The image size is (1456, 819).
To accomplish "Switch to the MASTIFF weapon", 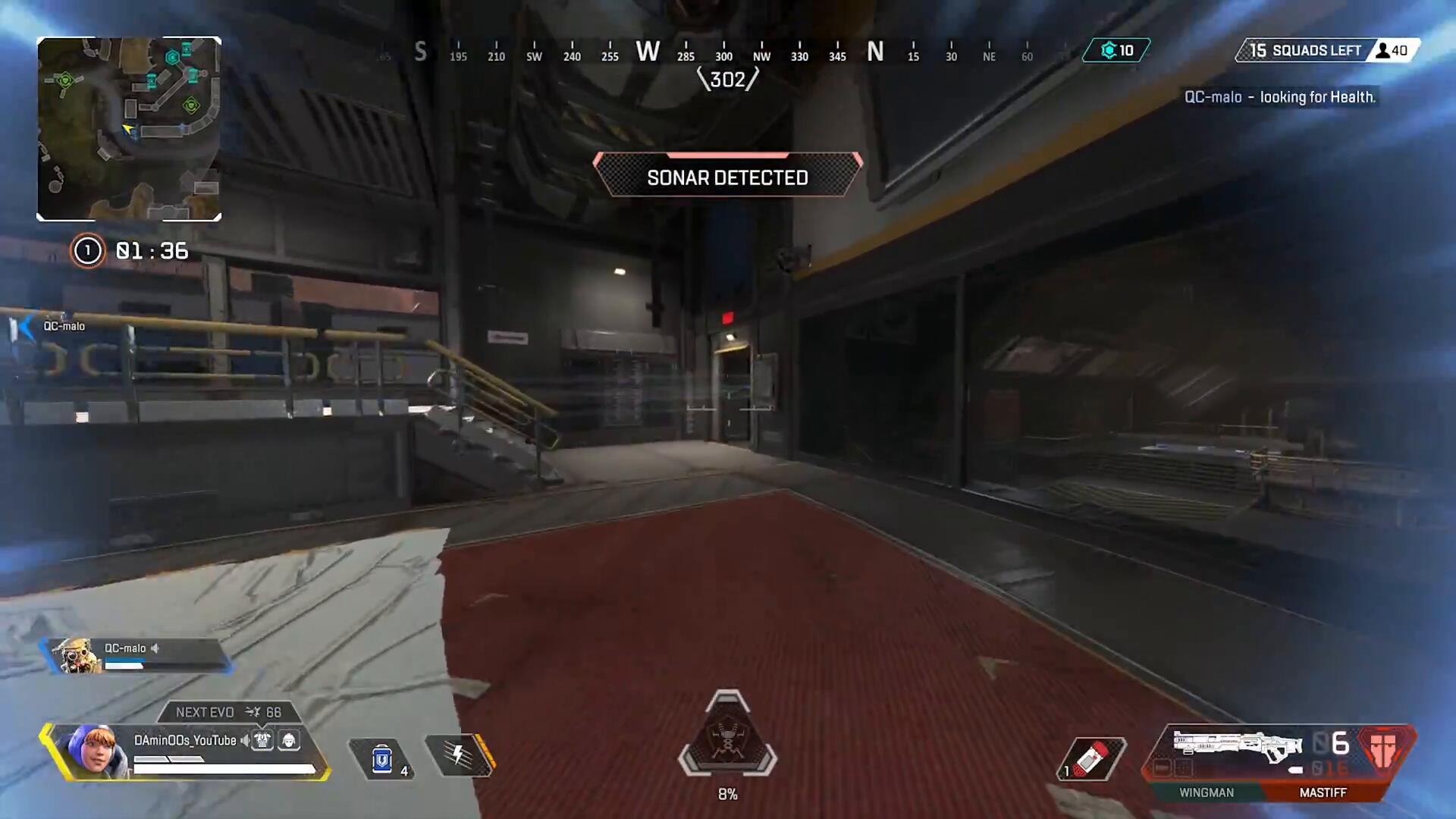I will [x=1323, y=792].
